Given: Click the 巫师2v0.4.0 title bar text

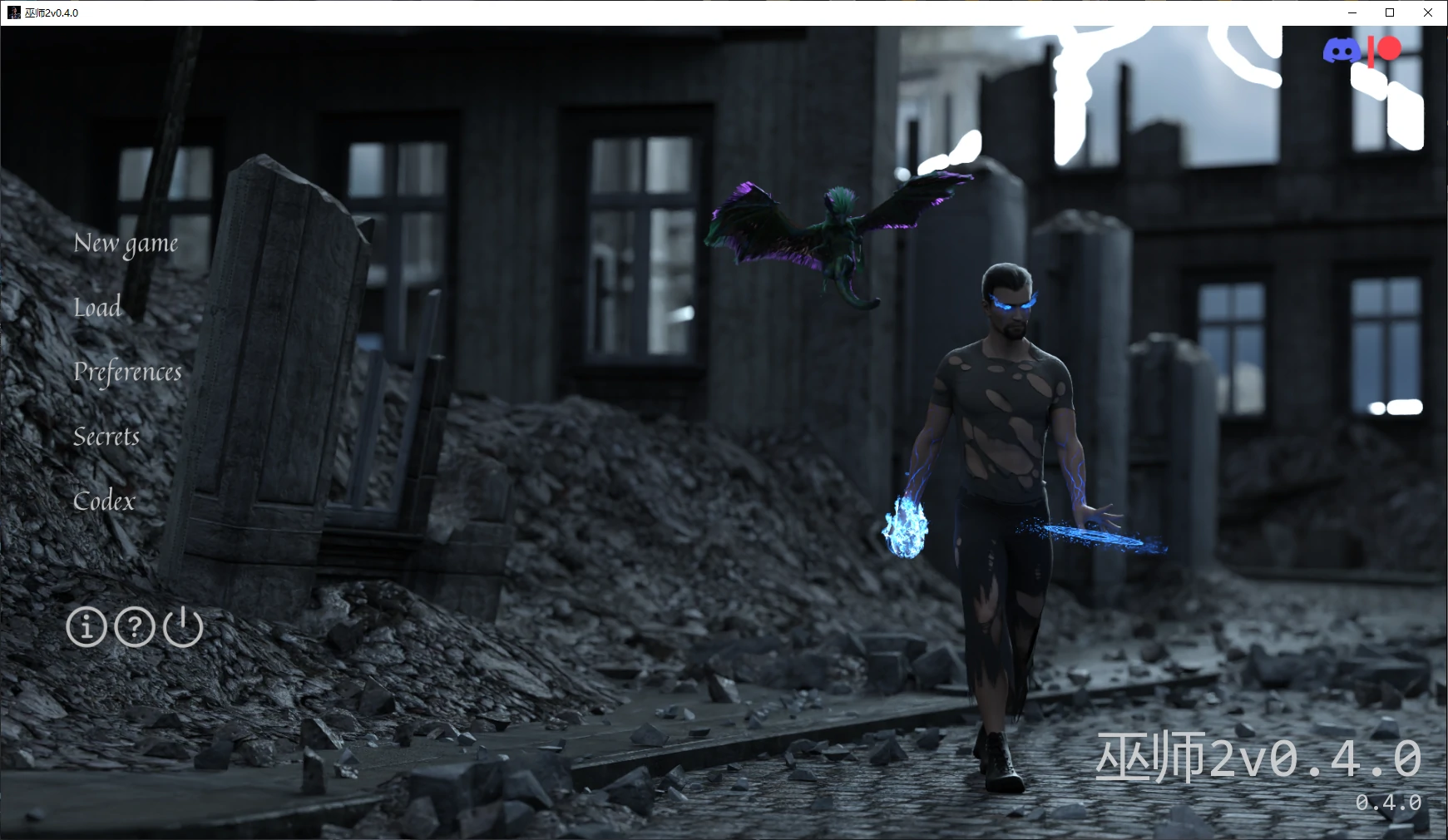Looking at the screenshot, I should 53,12.
